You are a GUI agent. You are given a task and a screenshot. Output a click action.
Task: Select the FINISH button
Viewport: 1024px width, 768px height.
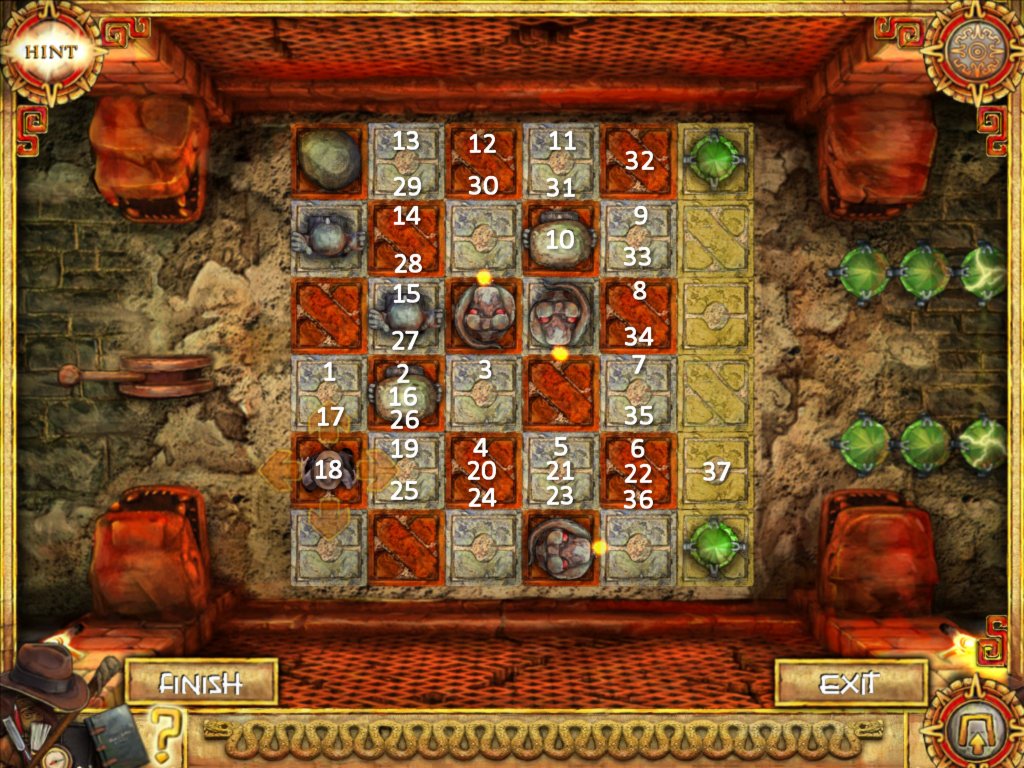pos(201,684)
